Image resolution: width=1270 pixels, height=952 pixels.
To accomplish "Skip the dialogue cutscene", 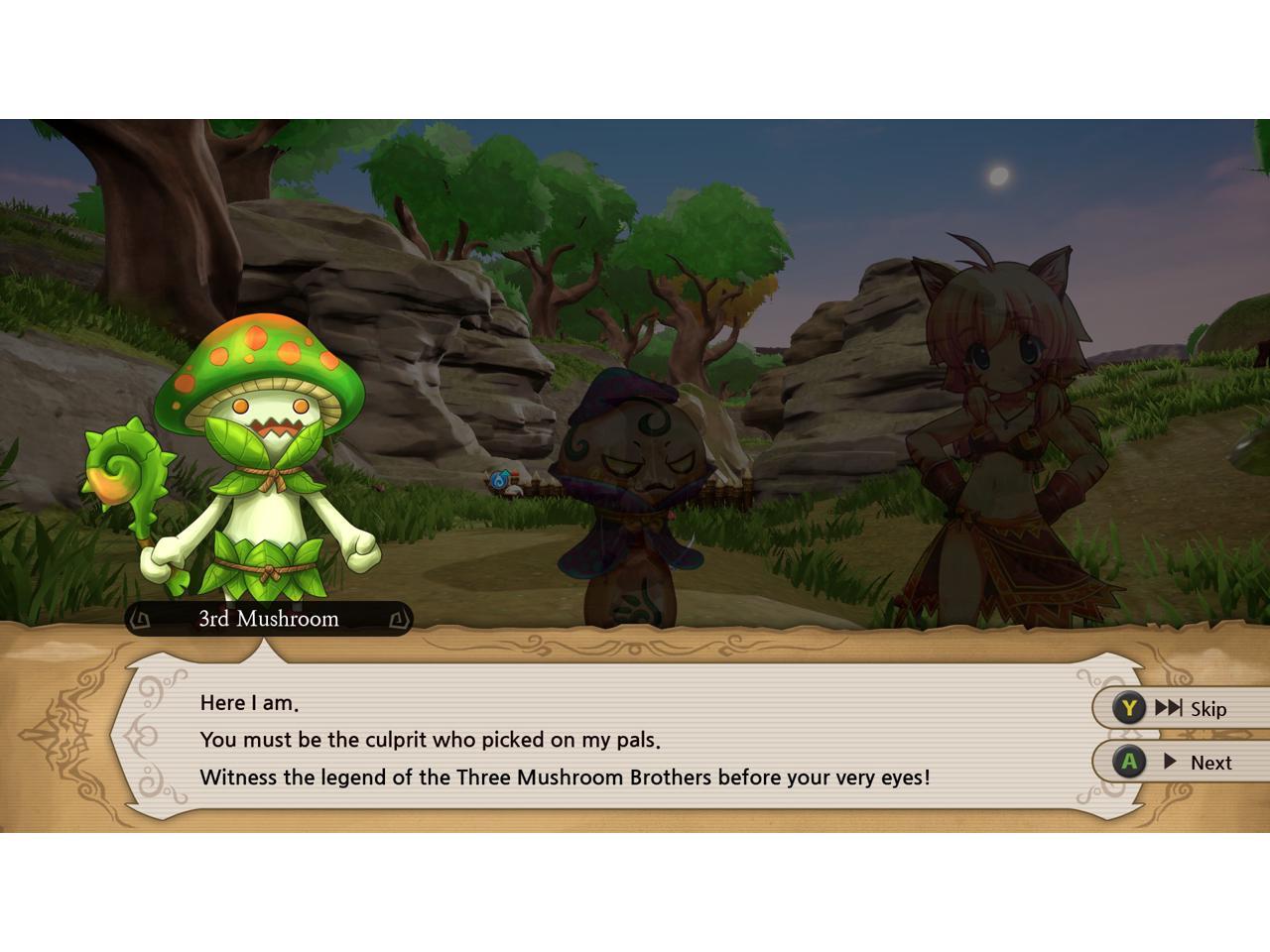I will (1181, 708).
